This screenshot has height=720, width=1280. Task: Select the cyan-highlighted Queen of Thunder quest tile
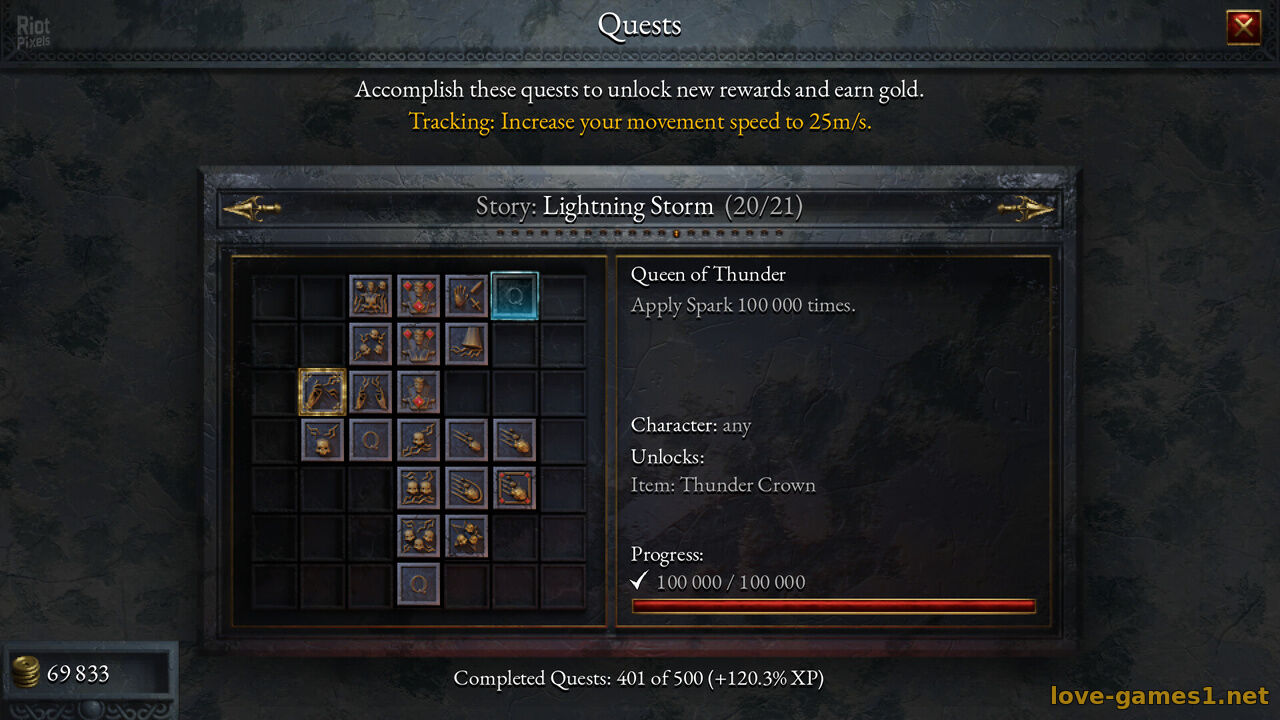[x=515, y=296]
